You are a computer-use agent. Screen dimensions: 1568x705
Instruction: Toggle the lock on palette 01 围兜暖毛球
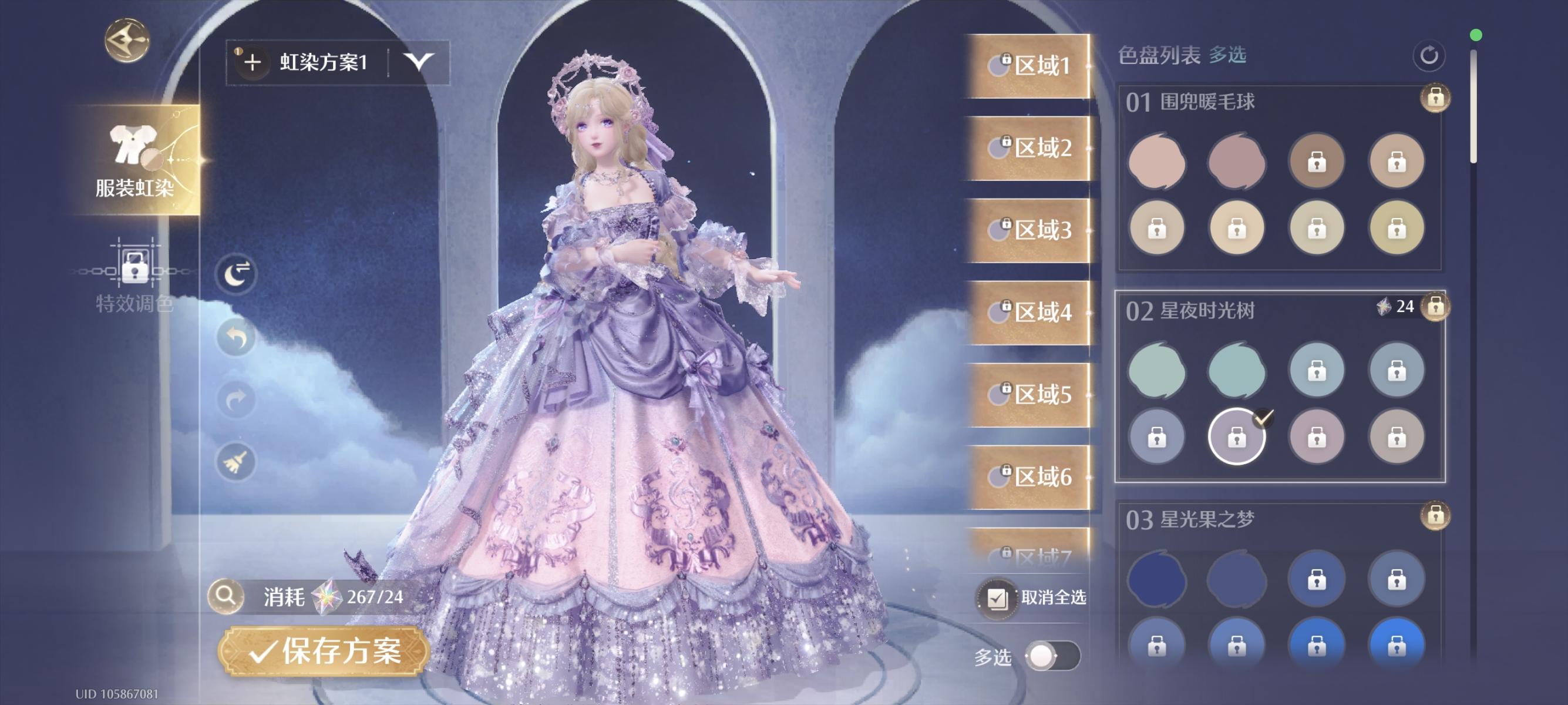click(x=1435, y=98)
